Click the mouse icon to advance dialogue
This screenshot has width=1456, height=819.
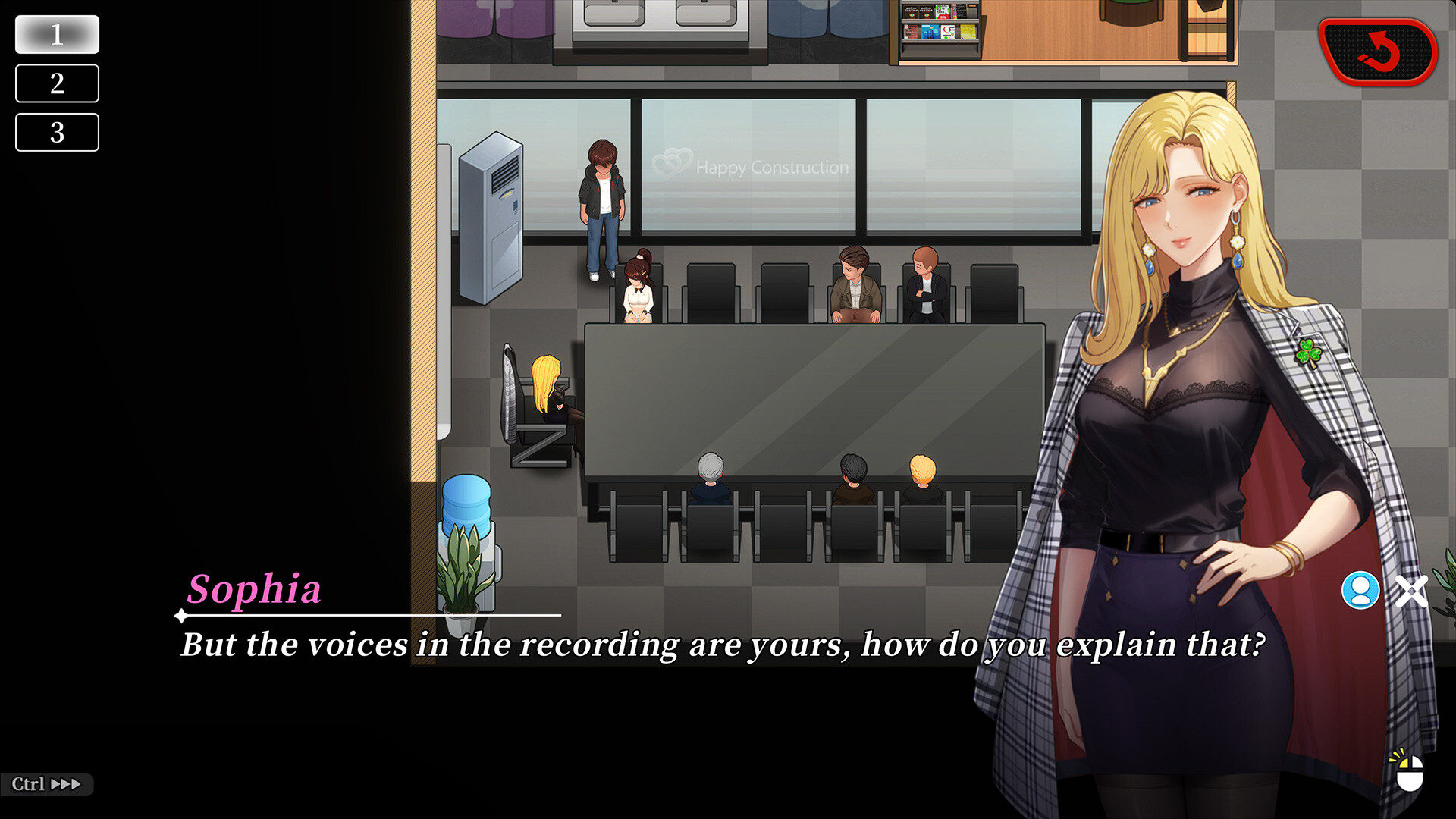pyautogui.click(x=1409, y=773)
